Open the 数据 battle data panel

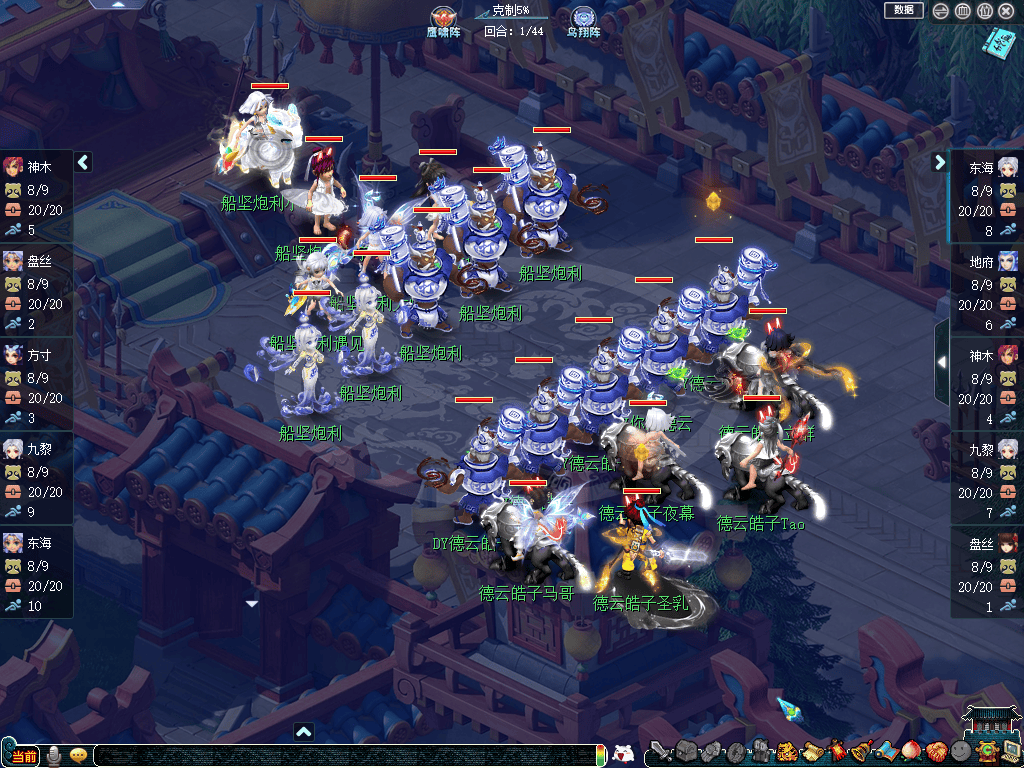pyautogui.click(x=903, y=10)
